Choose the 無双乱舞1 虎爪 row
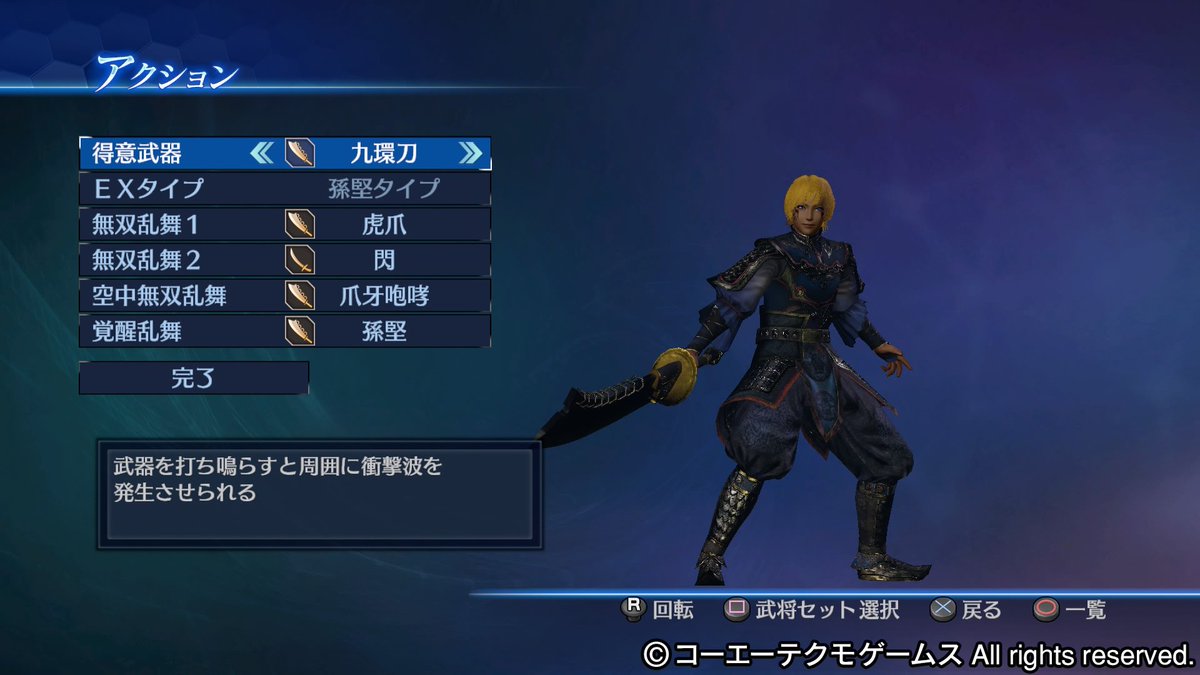The height and width of the screenshot is (675, 1200). tap(285, 224)
